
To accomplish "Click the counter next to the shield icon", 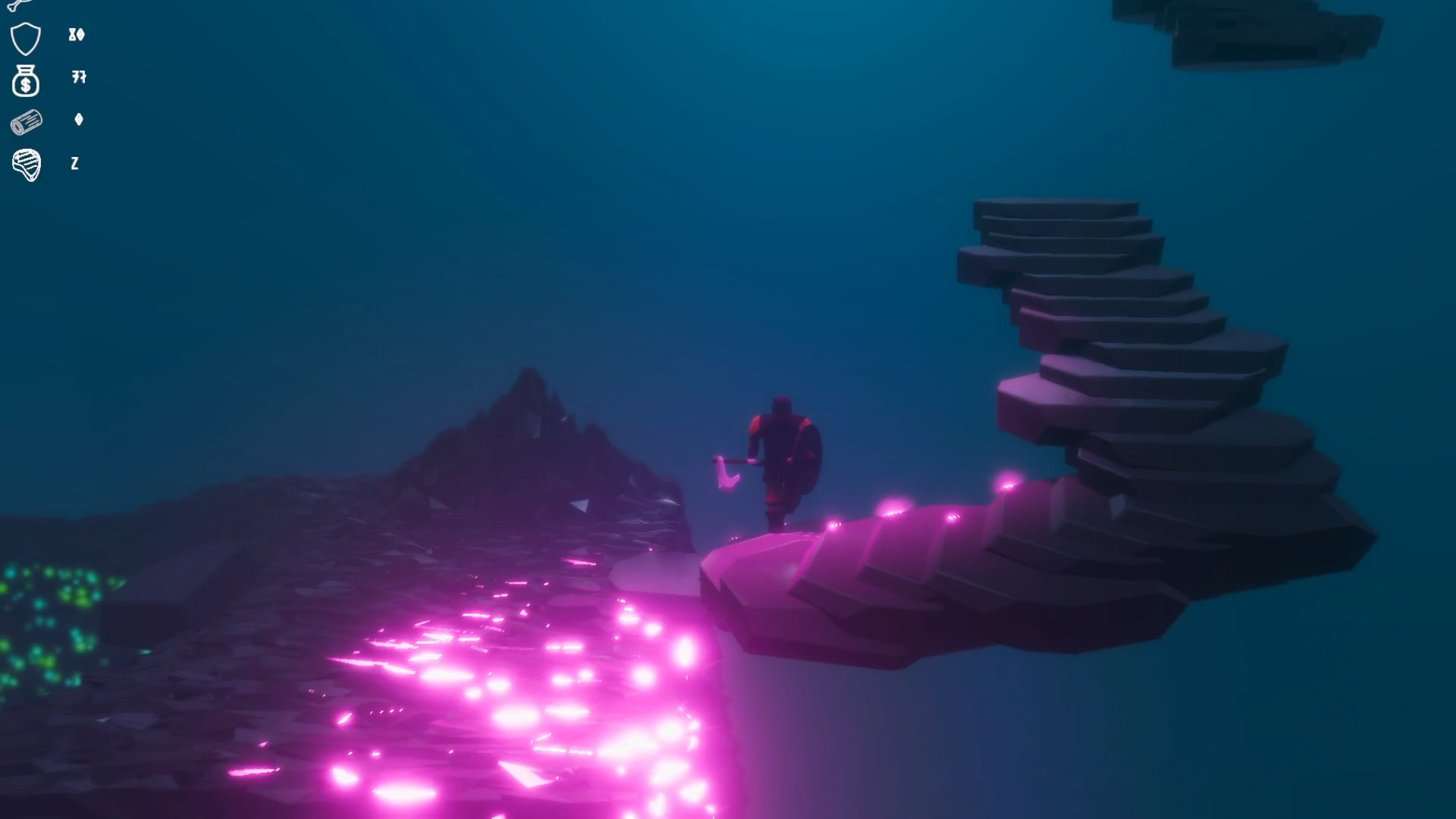I will click(76, 35).
